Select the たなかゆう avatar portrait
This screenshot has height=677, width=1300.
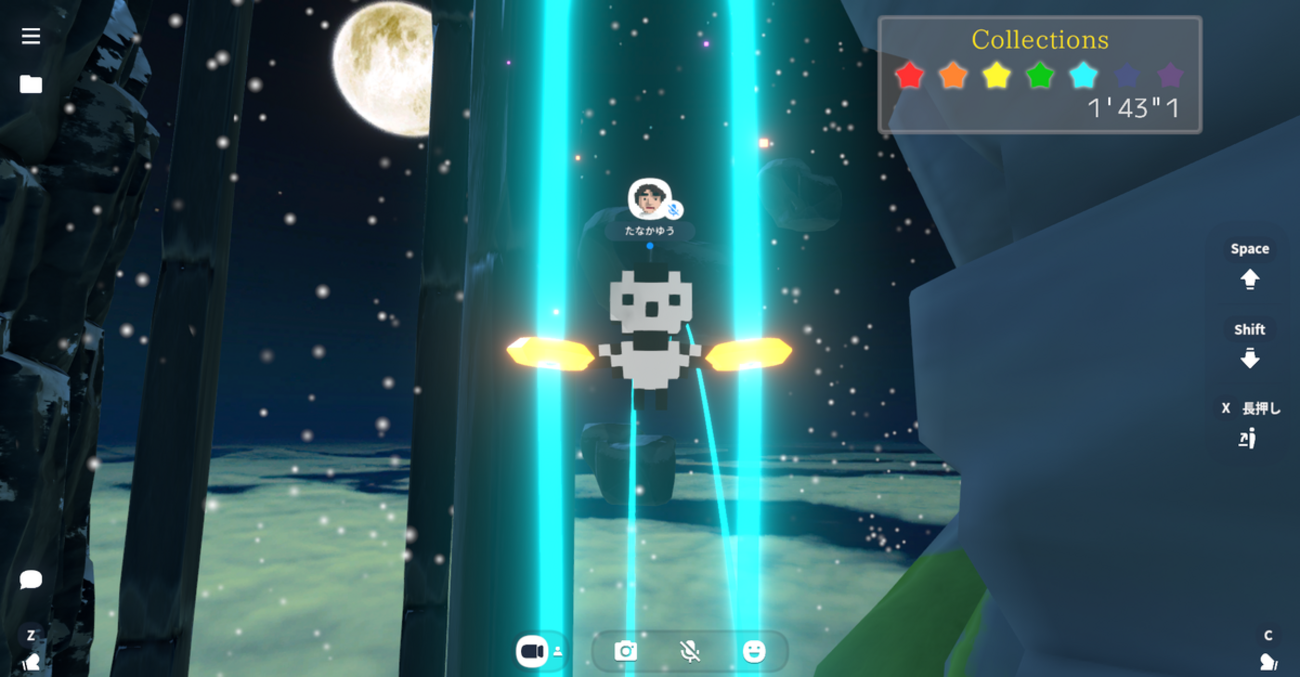pos(648,198)
